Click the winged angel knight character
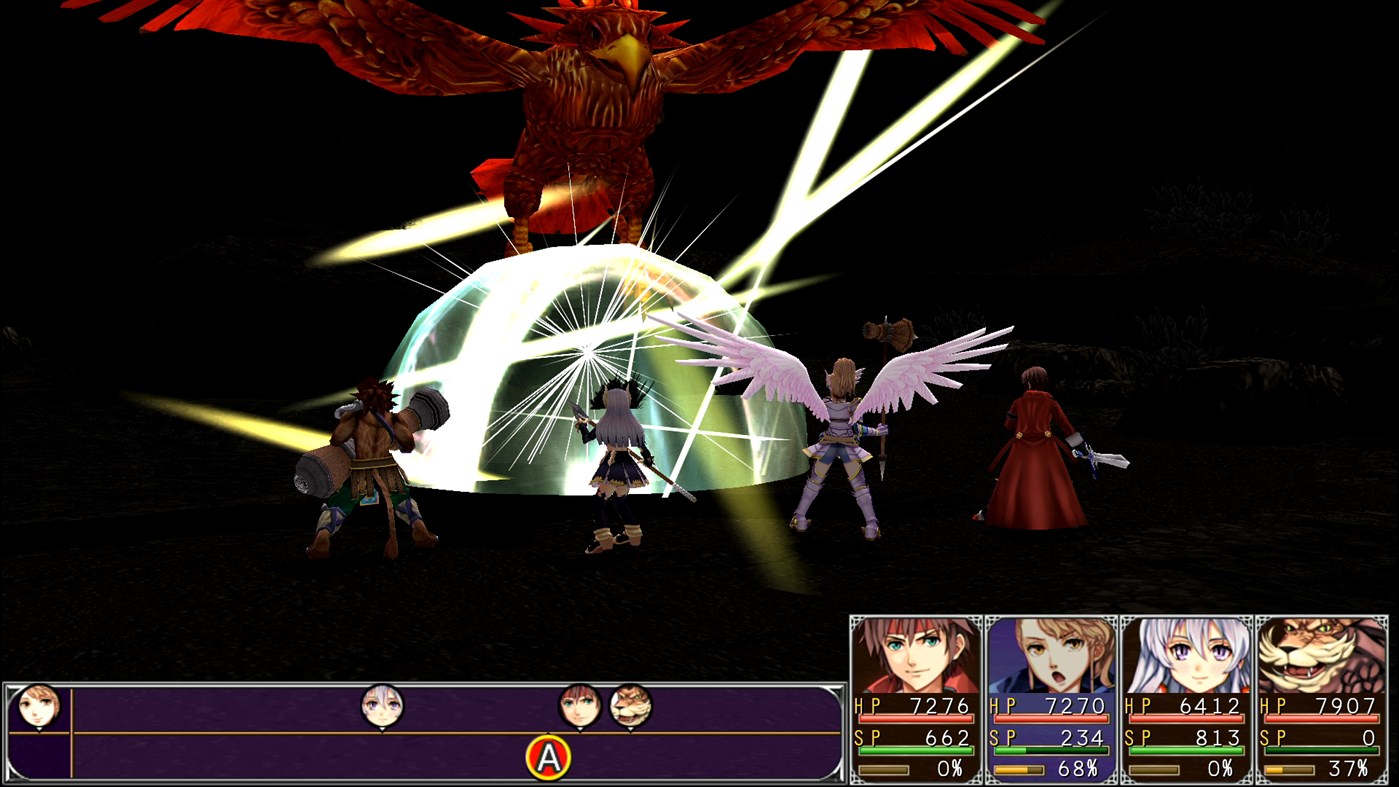 840,430
